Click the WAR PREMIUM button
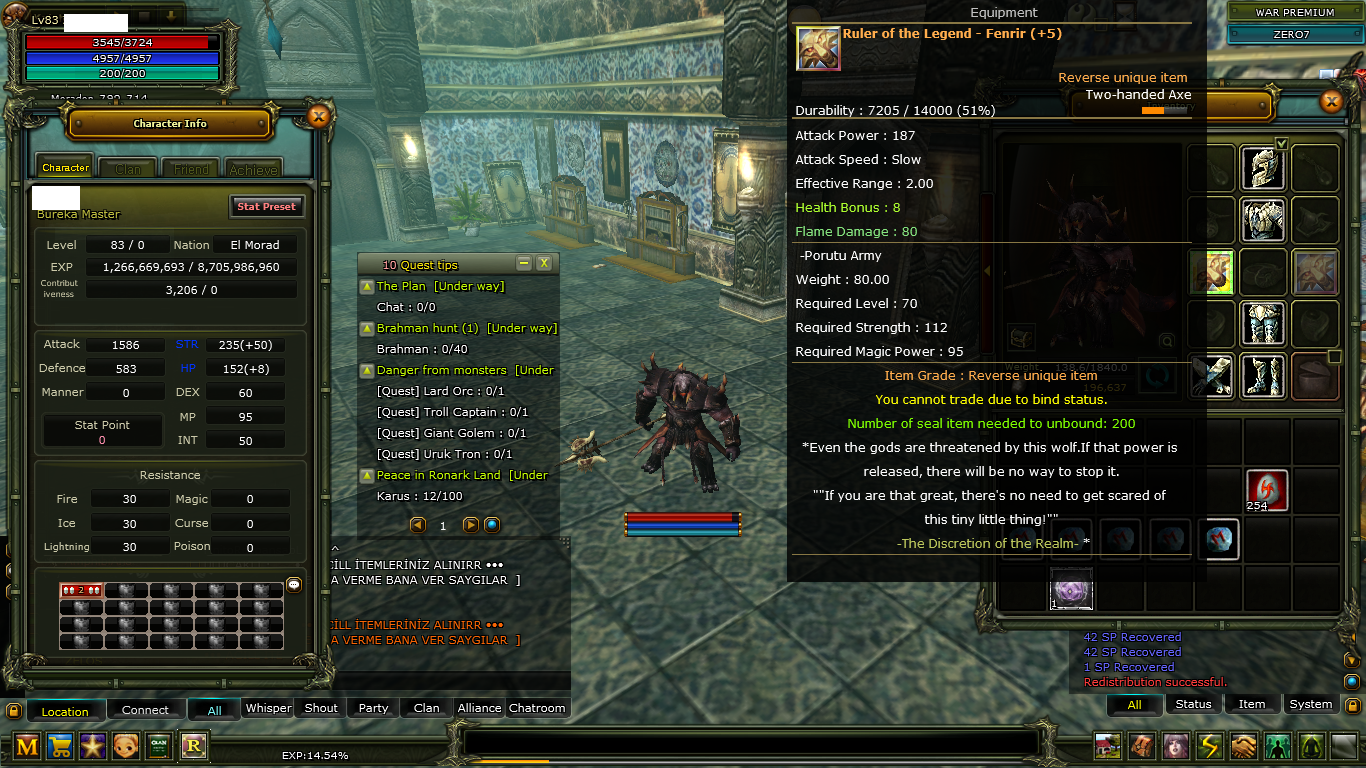Image resolution: width=1366 pixels, height=768 pixels. click(x=1295, y=12)
